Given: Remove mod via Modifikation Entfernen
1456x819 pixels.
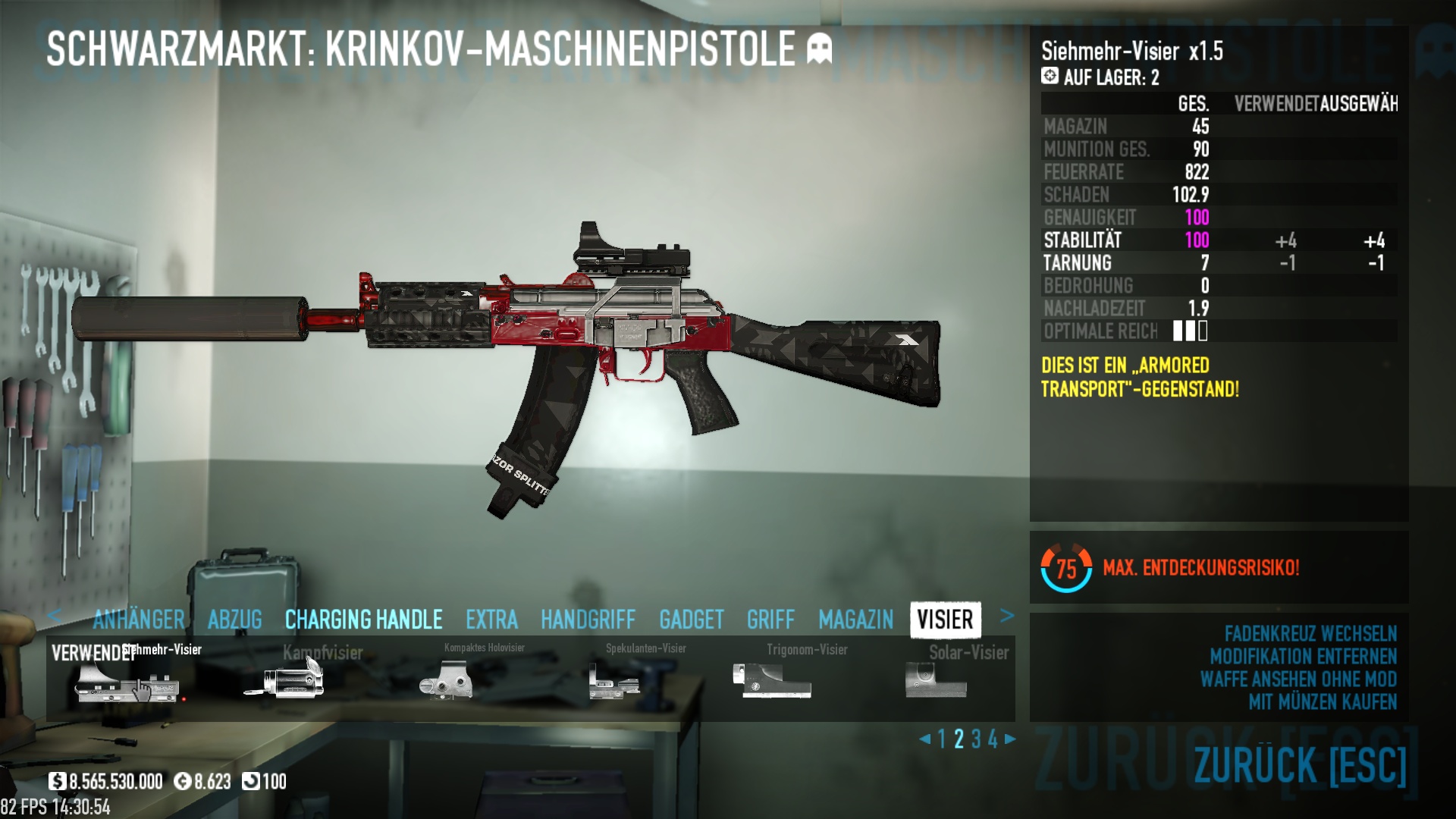Looking at the screenshot, I should click(x=1303, y=657).
